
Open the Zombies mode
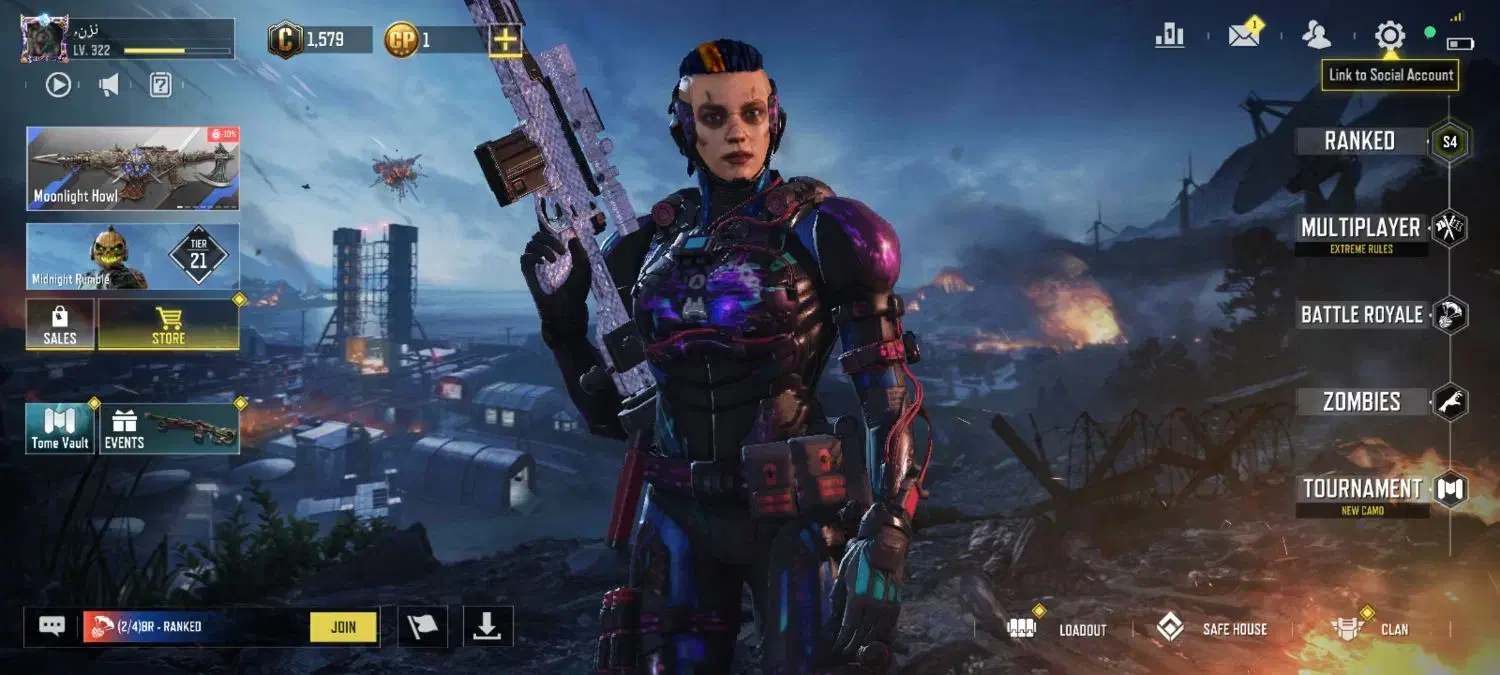tap(1362, 402)
